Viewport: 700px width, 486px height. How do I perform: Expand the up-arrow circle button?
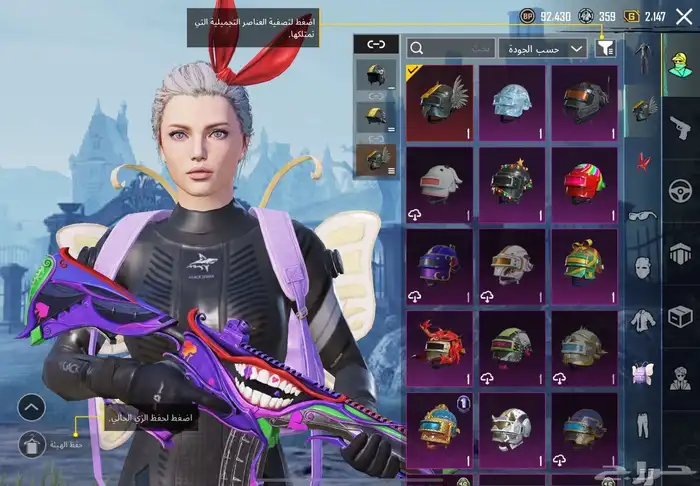[x=32, y=407]
